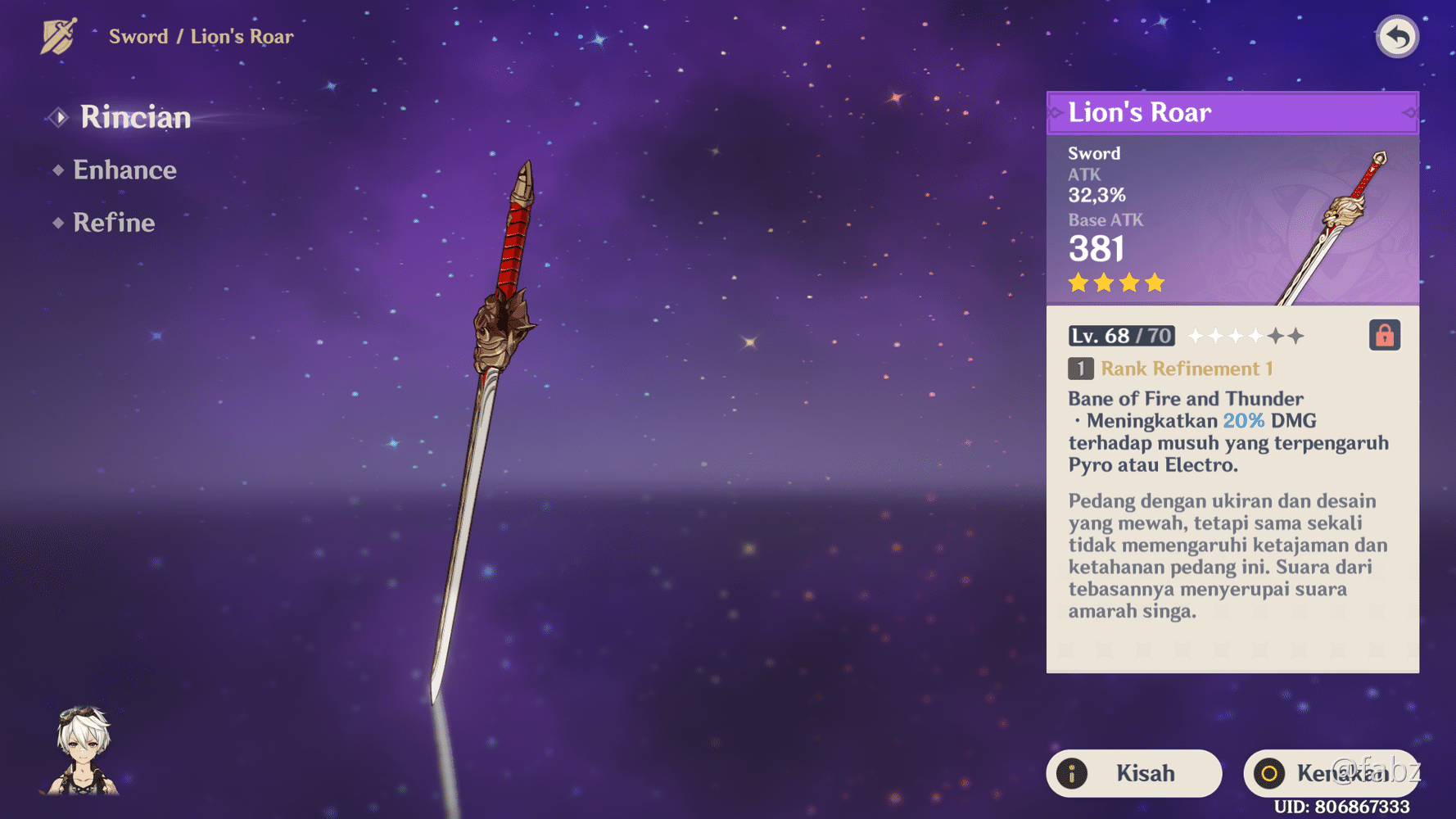Lock the Lion's Roar weapon
Image resolution: width=1456 pixels, height=819 pixels.
tap(1384, 334)
